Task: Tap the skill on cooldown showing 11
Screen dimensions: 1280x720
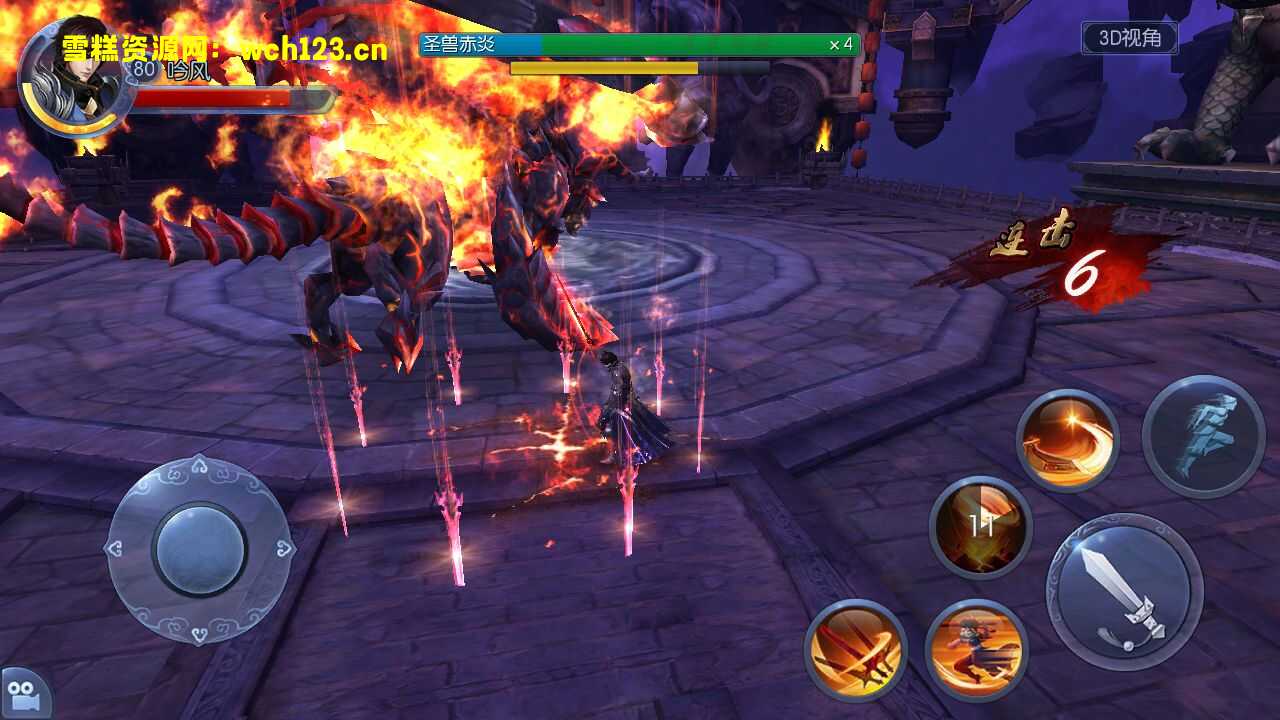Action: coord(980,527)
